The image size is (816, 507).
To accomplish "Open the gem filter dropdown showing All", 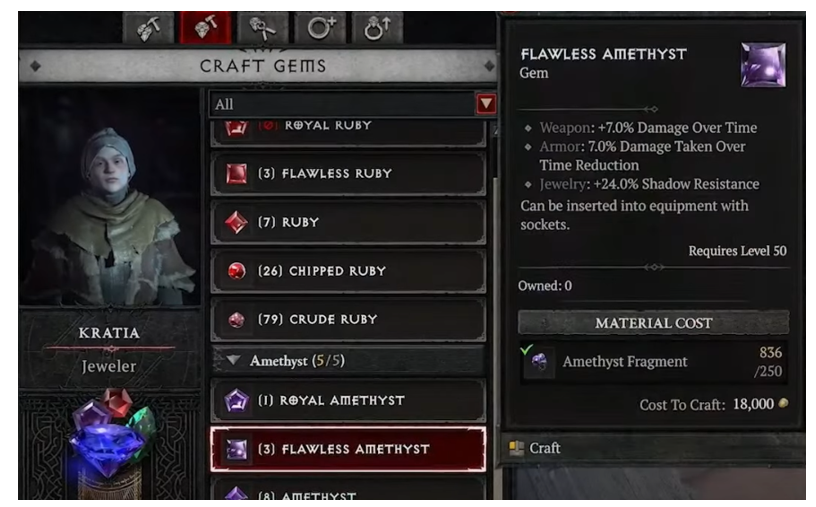I will [x=353, y=104].
